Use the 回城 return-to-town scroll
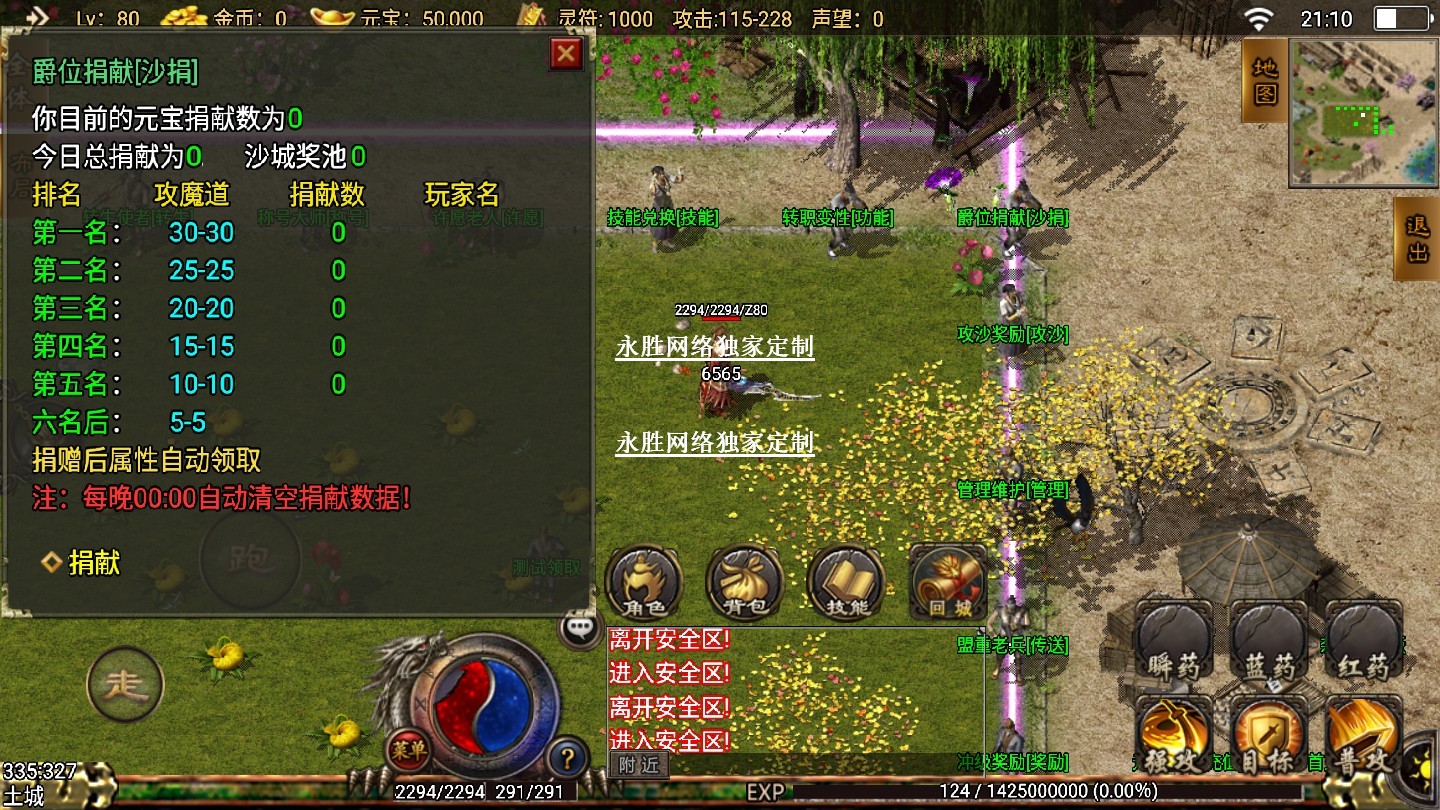 click(946, 582)
